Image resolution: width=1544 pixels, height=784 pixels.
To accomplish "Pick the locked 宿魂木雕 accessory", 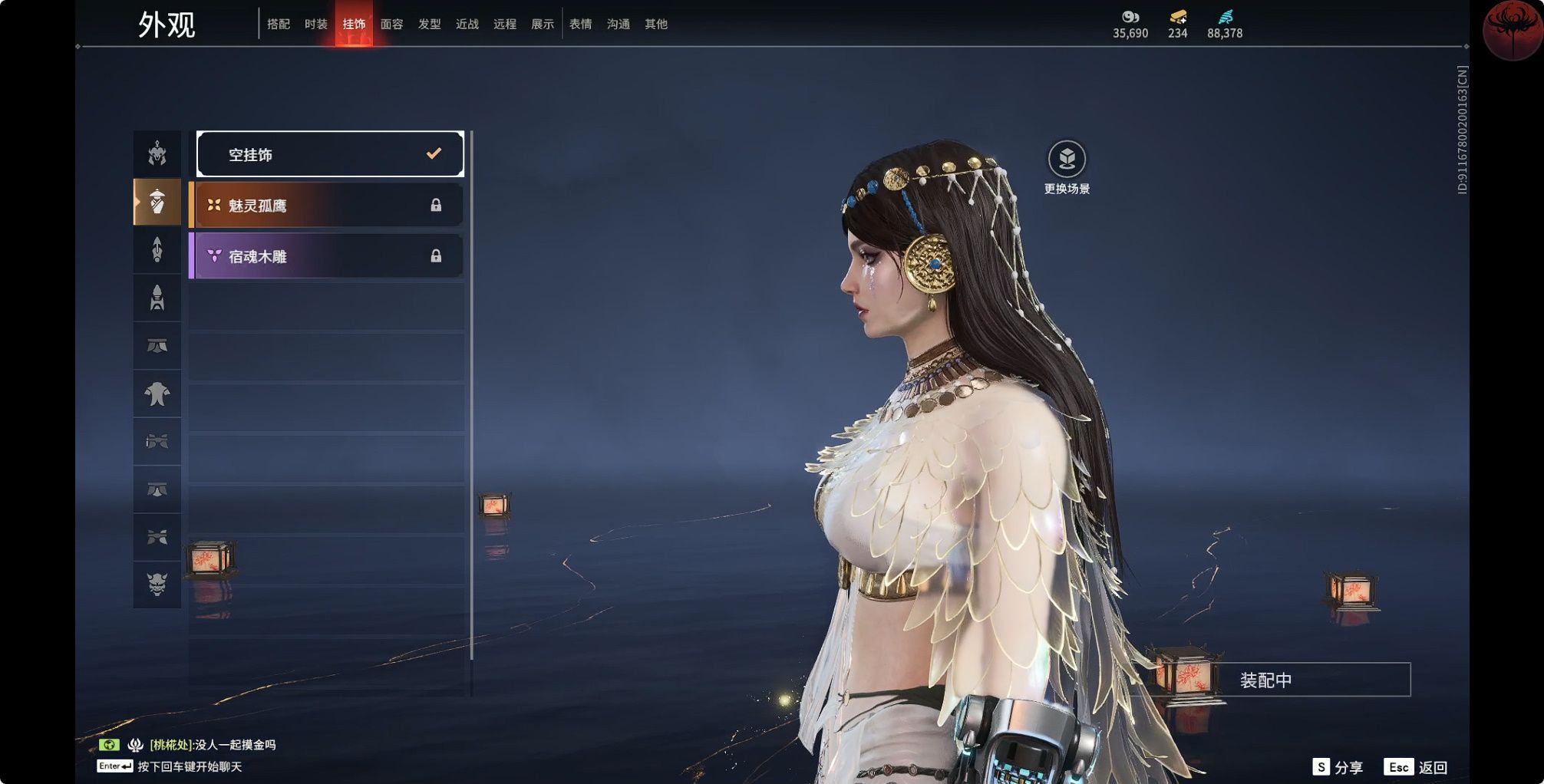I will 327,256.
